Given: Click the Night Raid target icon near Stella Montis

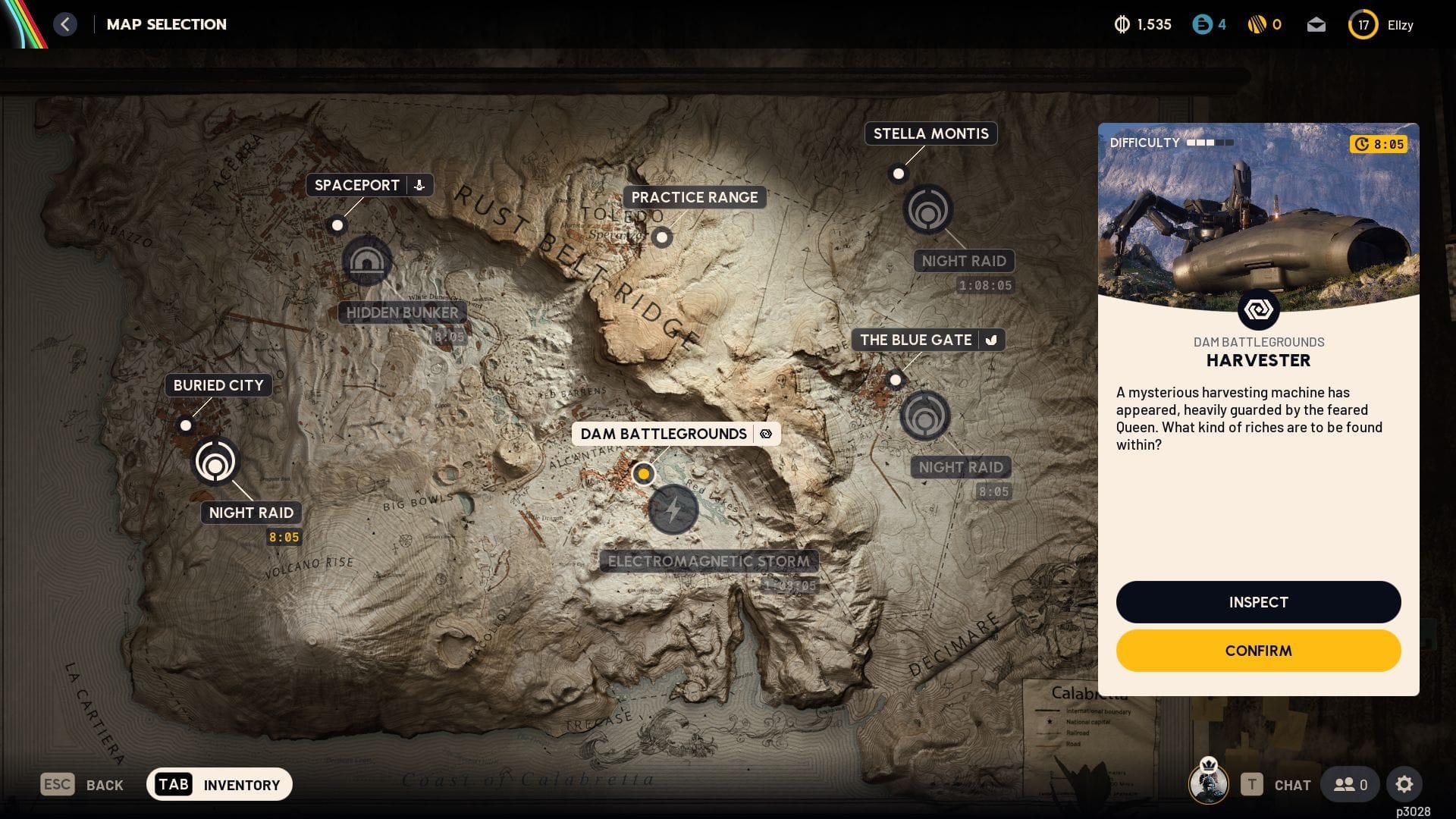Looking at the screenshot, I should tap(928, 211).
